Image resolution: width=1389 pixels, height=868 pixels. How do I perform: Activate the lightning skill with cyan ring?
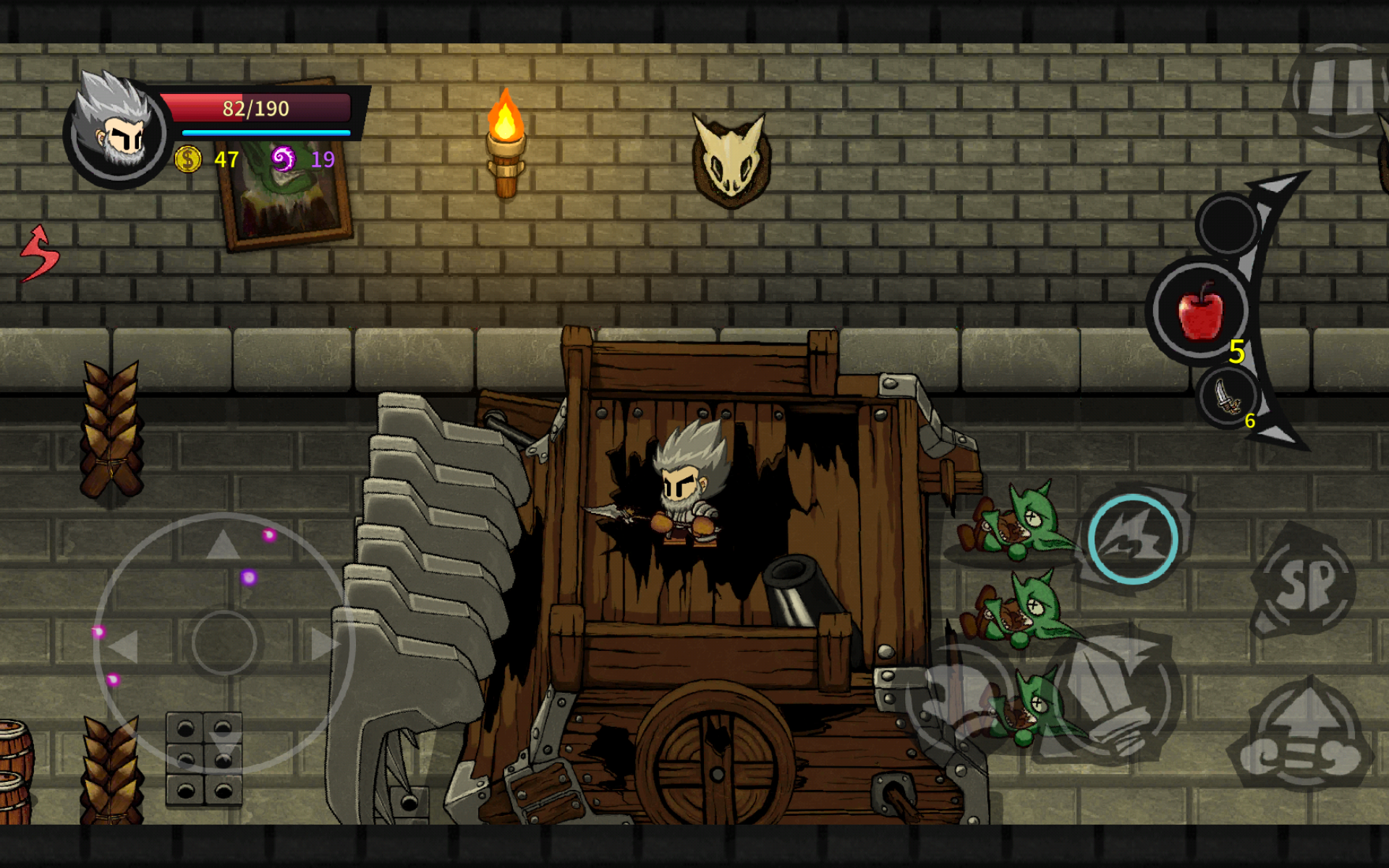tap(1133, 539)
